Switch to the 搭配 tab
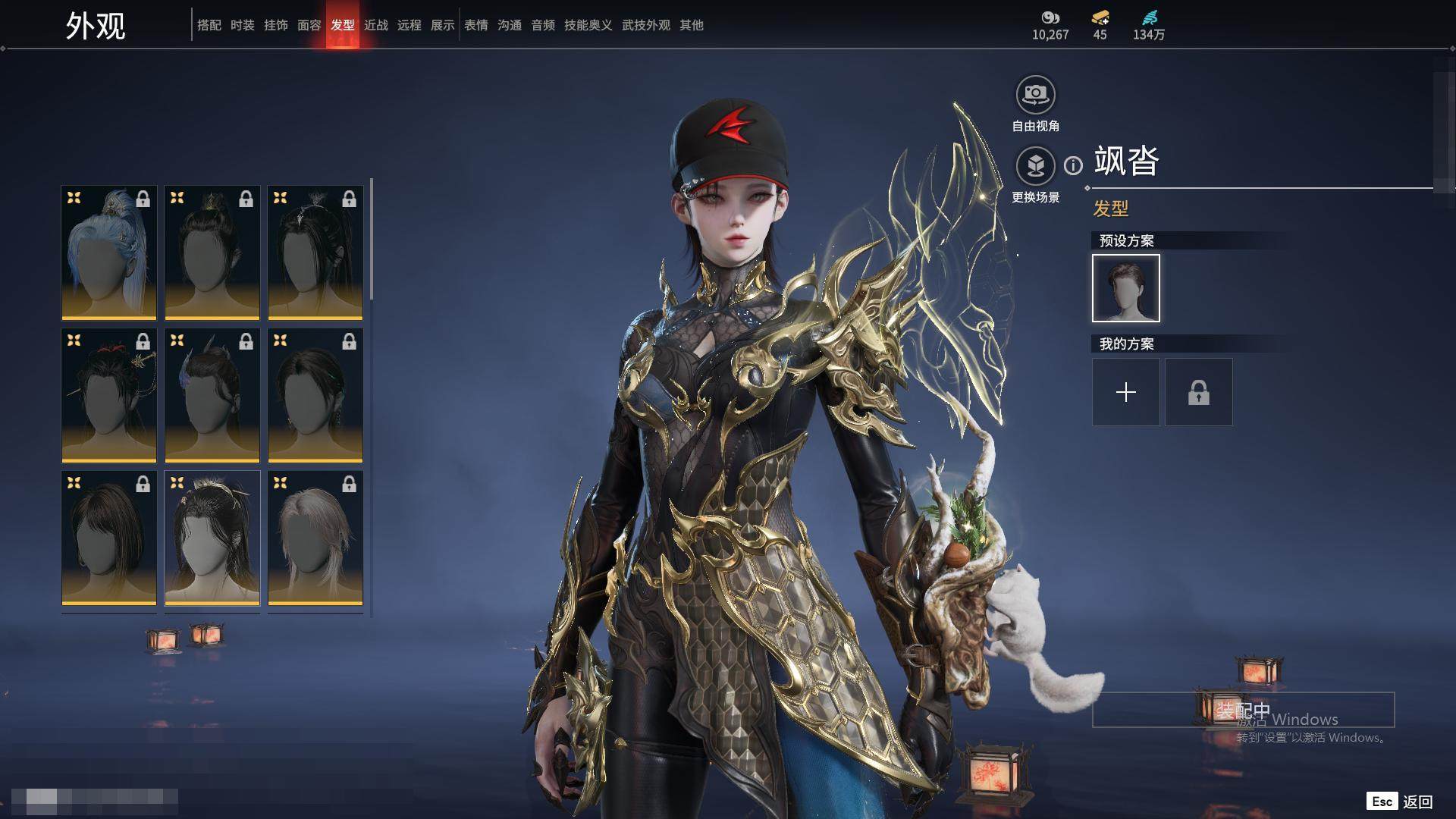Image resolution: width=1456 pixels, height=819 pixels. [x=209, y=25]
